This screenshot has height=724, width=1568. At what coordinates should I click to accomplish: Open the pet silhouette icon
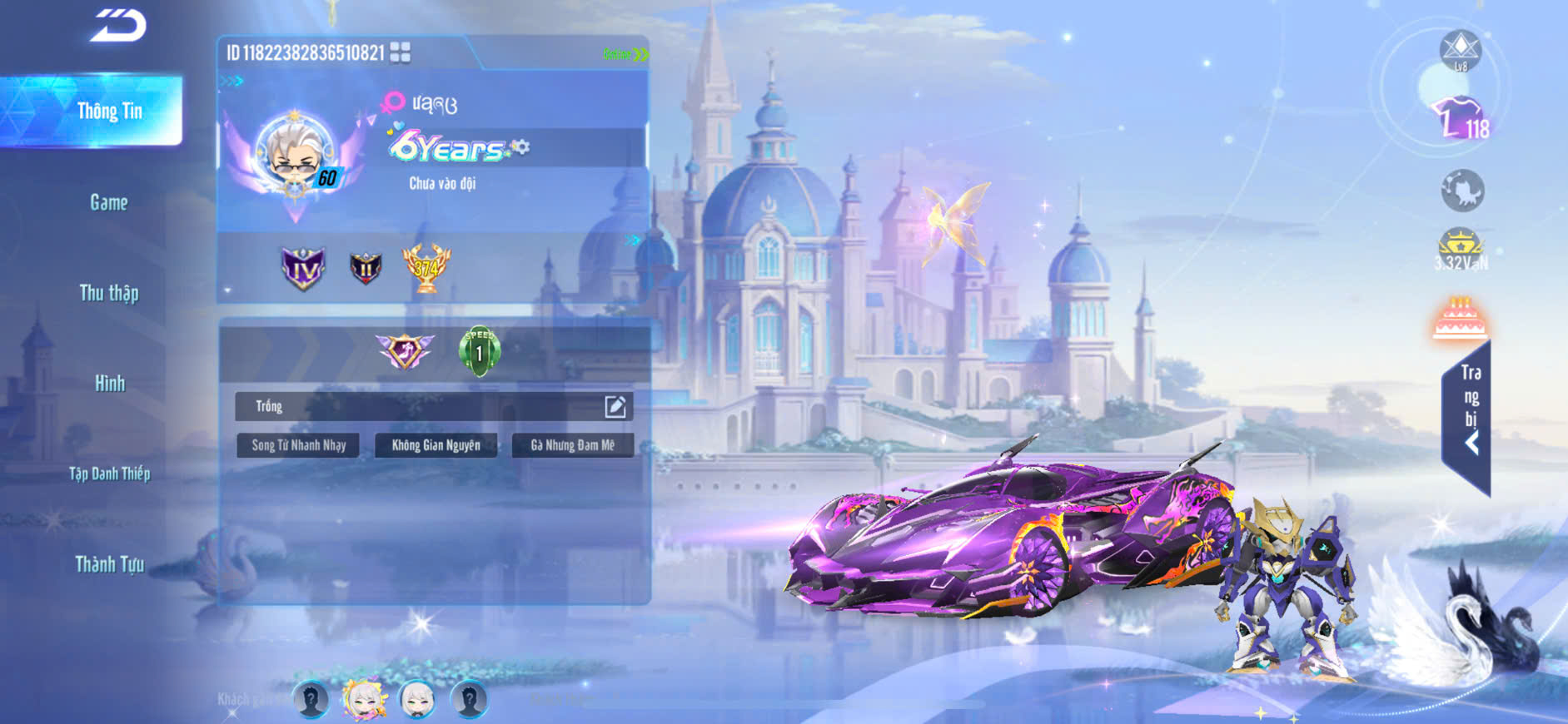[x=1462, y=191]
